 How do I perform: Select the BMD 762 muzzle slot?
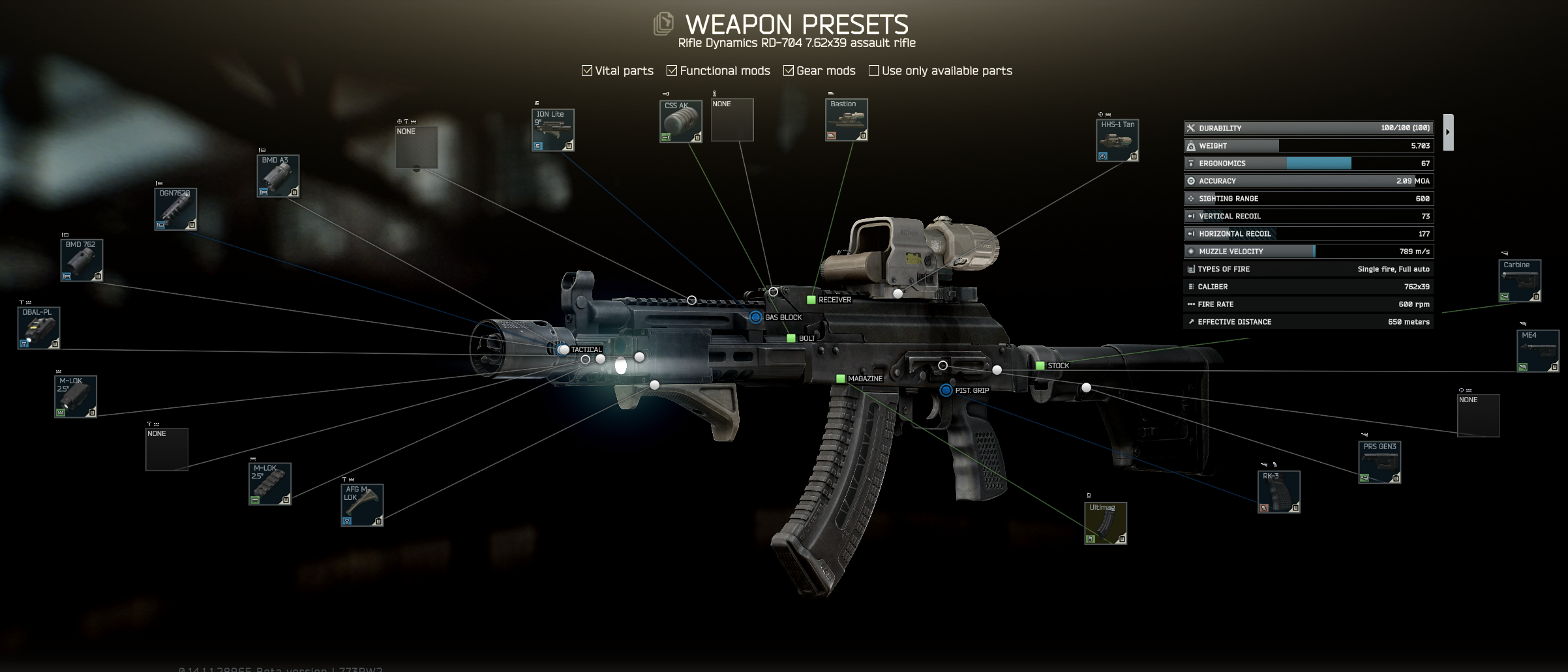pos(82,261)
